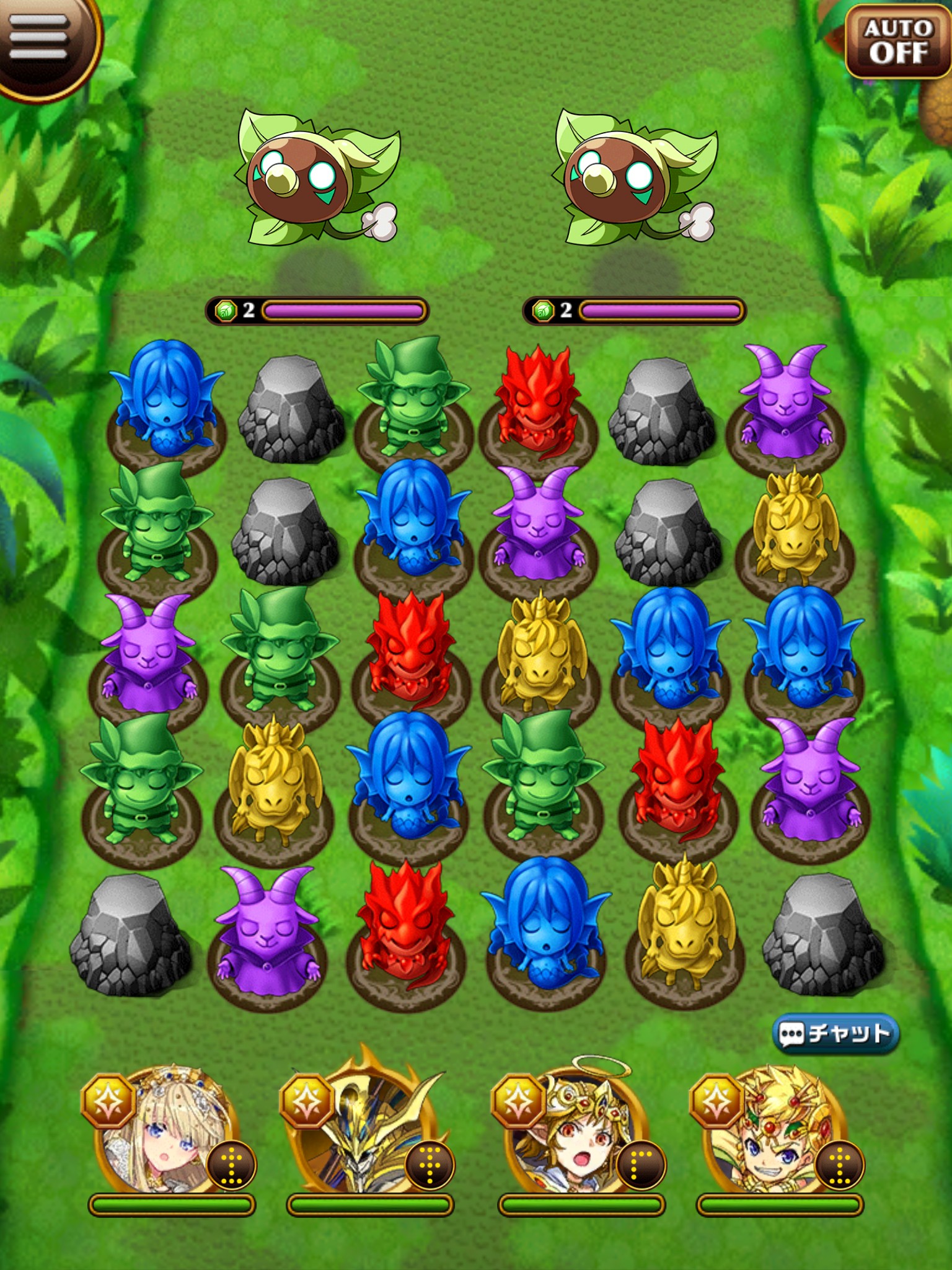Pick the grinning golden-haired boy portrait

(775, 1132)
